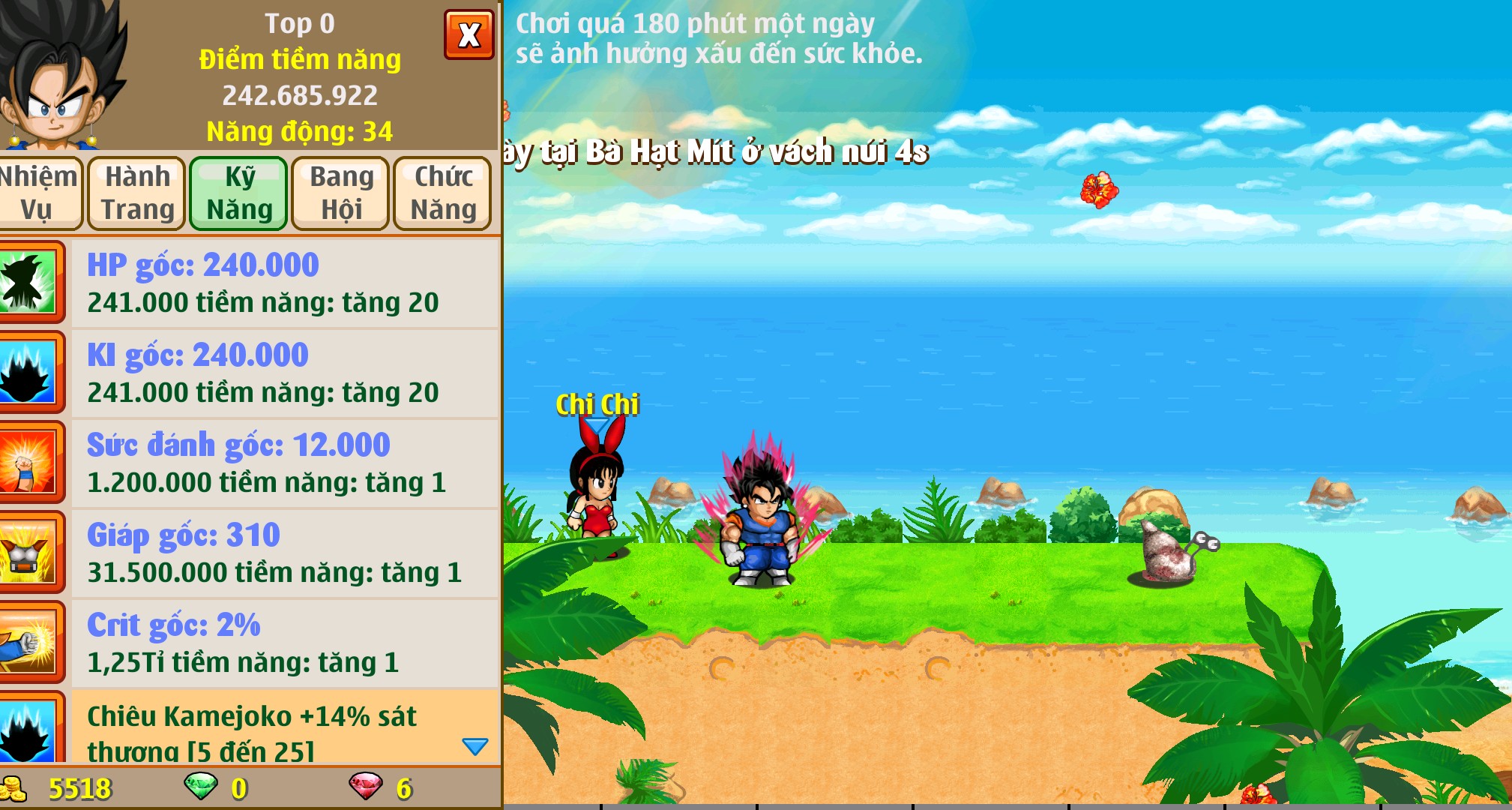Increase the Sức đánh gốc stat
1512x810 pixels.
[285, 463]
